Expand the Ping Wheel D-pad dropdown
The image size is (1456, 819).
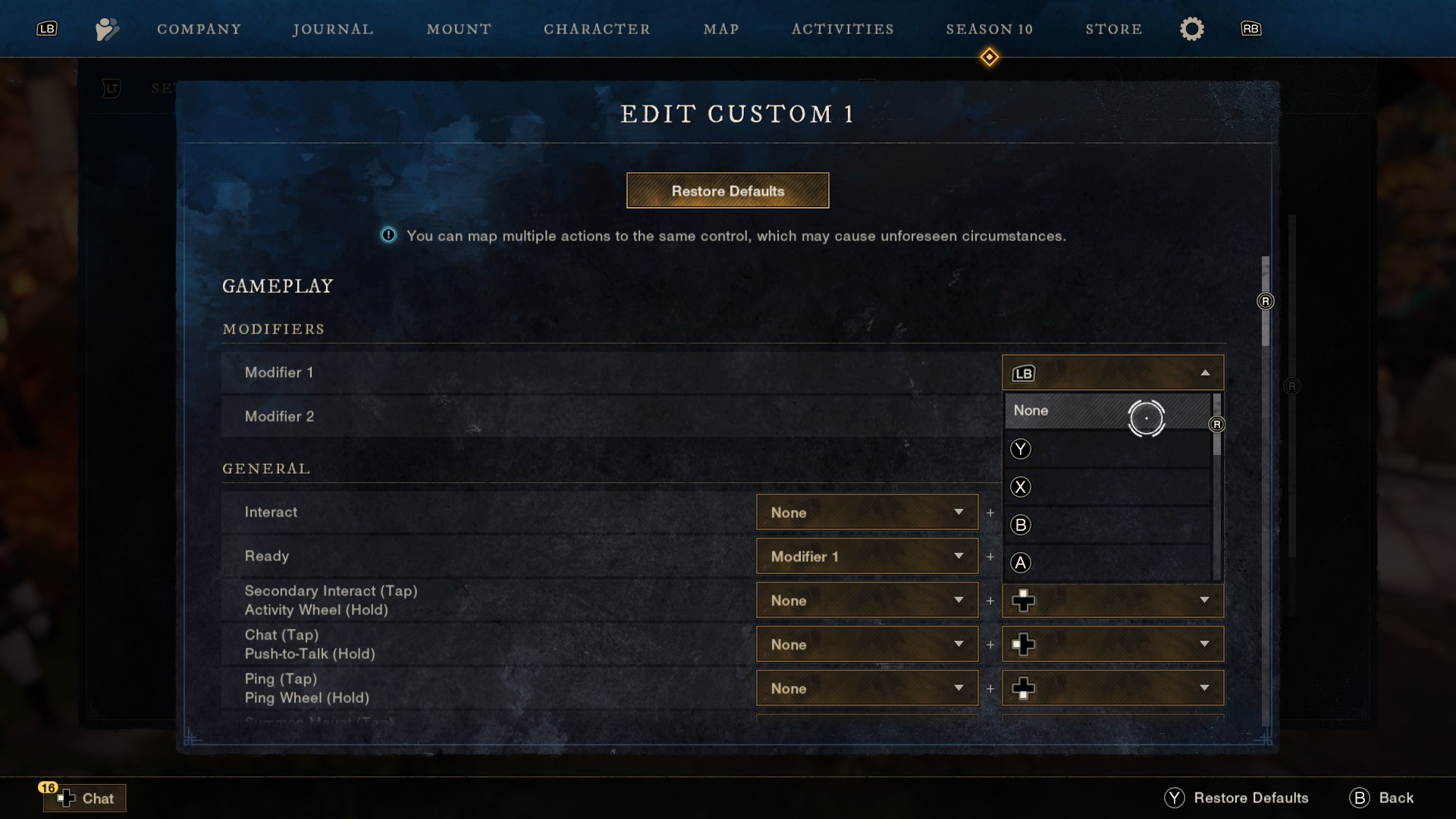pyautogui.click(x=1112, y=688)
